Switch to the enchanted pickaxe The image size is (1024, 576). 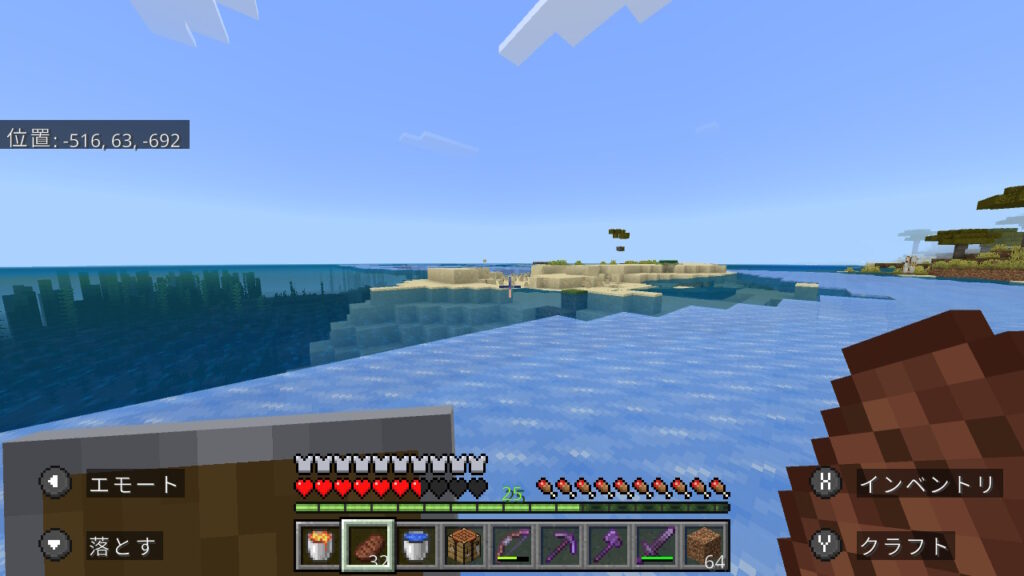coord(559,546)
